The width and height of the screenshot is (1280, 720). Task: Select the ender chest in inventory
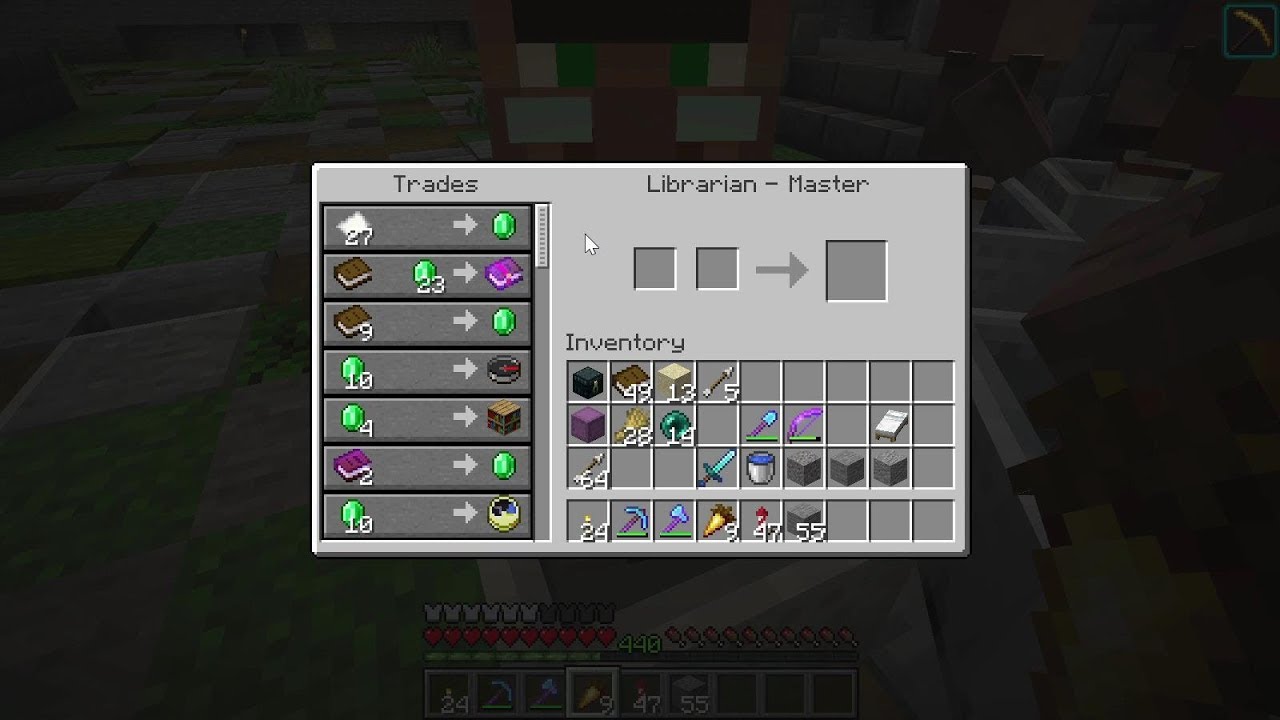[587, 380]
